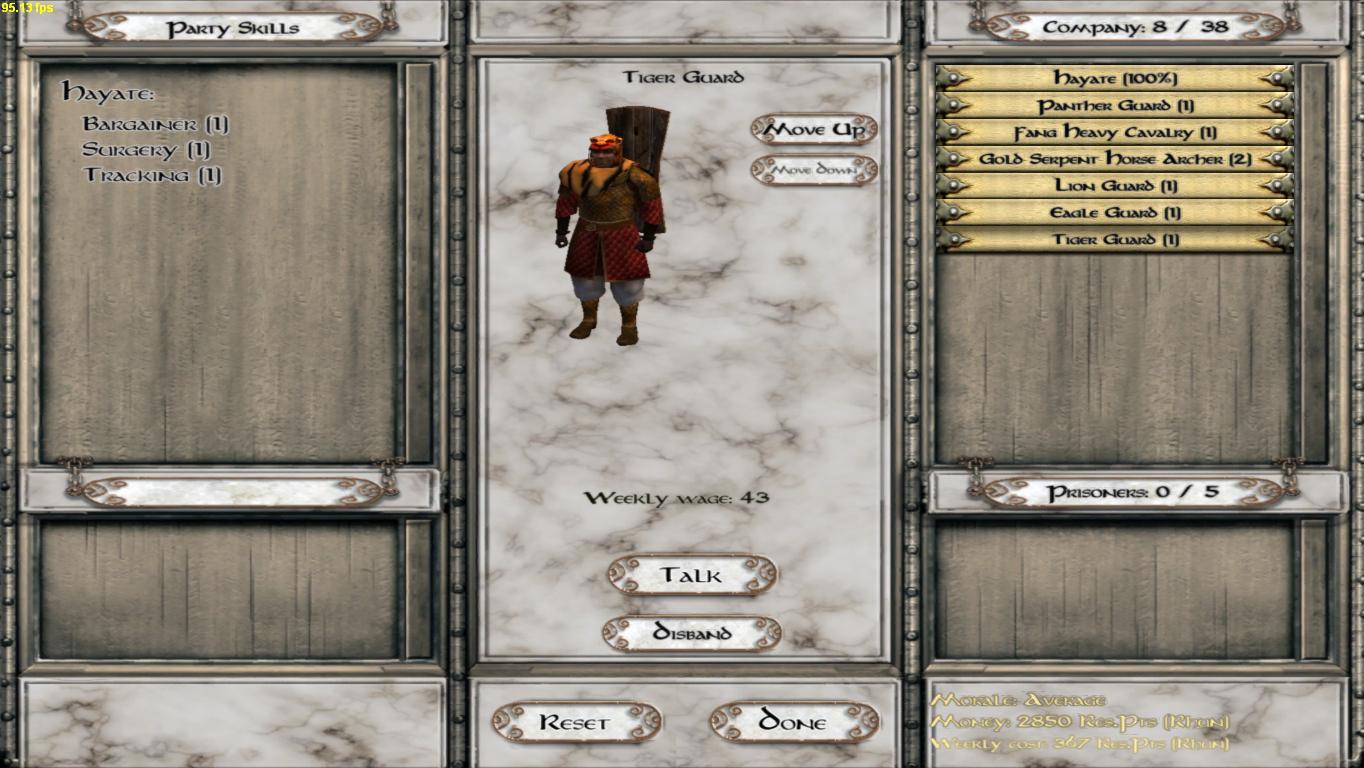Select the Tiger Guard row
The width and height of the screenshot is (1364, 768).
tap(1114, 240)
